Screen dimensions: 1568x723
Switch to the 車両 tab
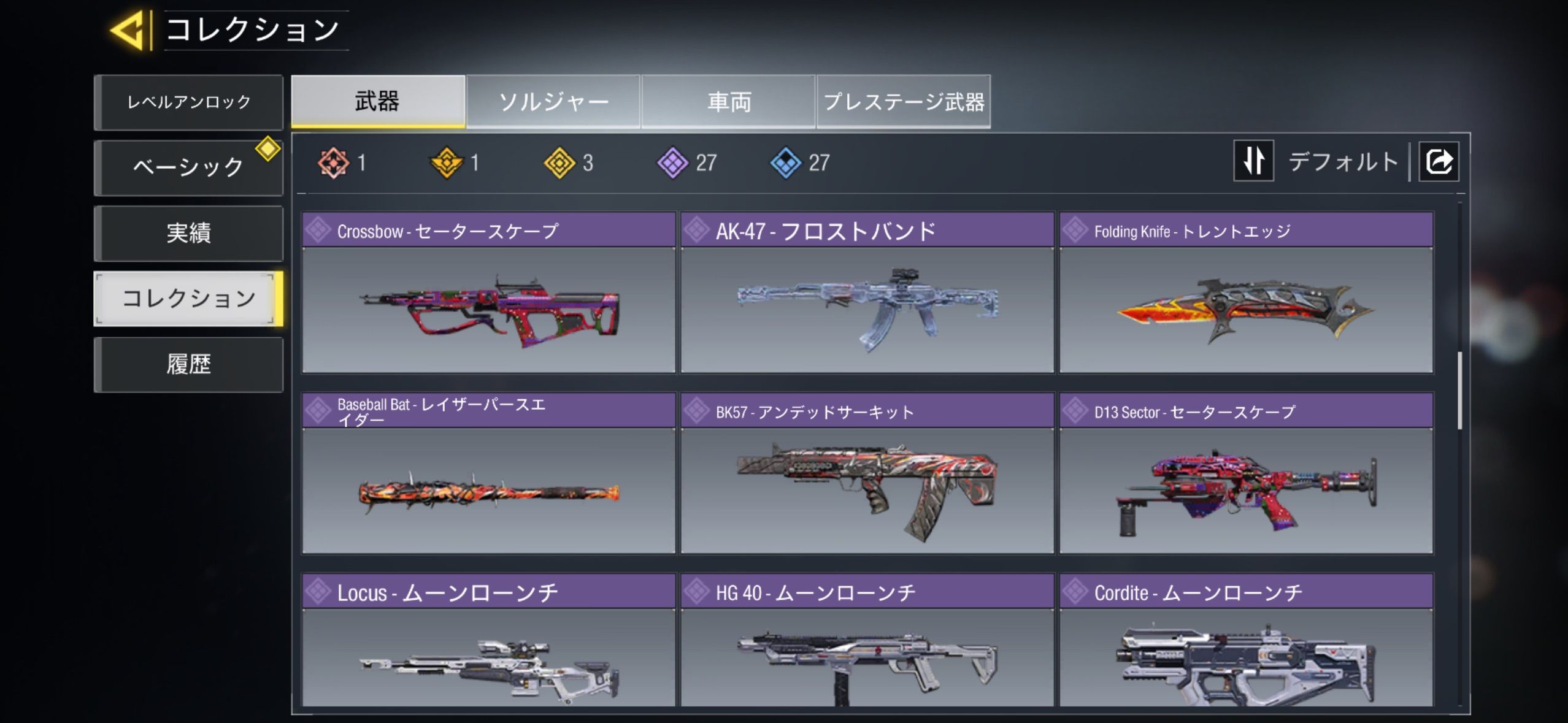pos(729,101)
